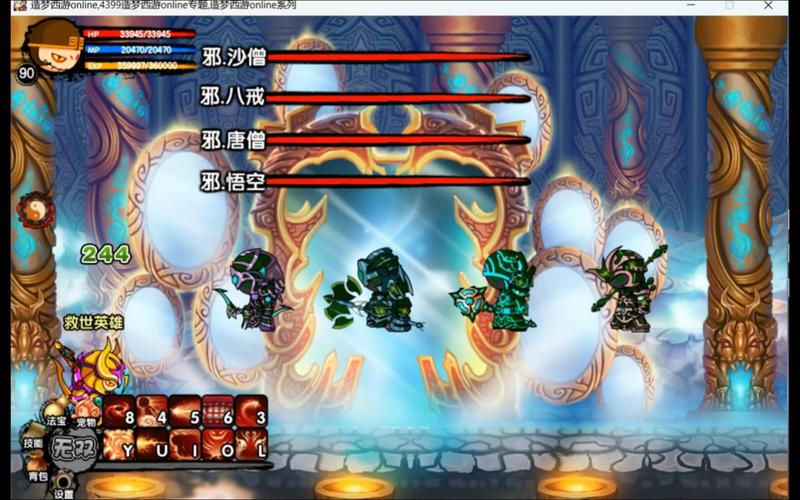Use the skill labeled U
This screenshot has height=500, width=800.
151,444
